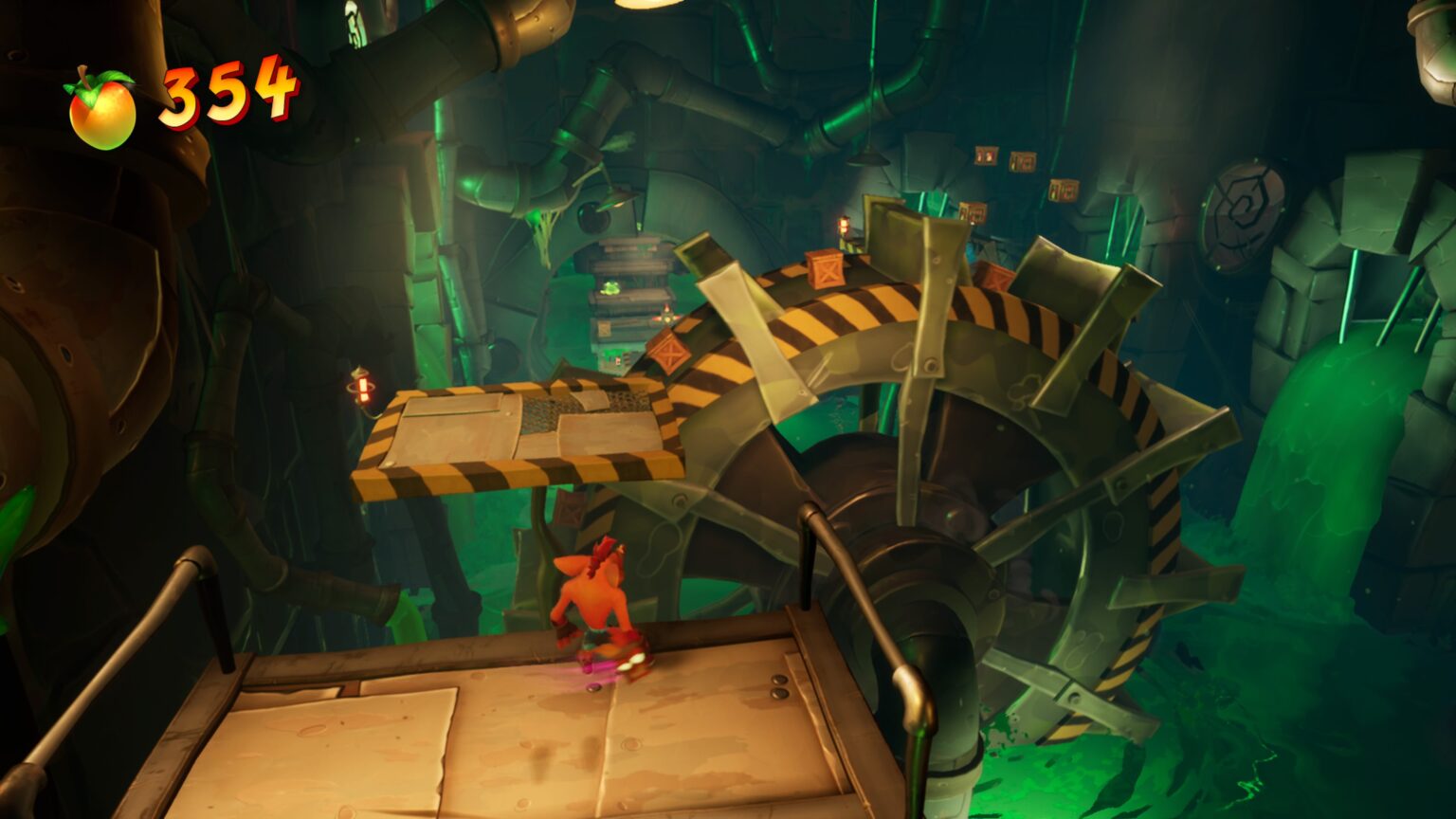
Task: Select Crash Bandicoot standing on the platform
Action: tap(597, 607)
